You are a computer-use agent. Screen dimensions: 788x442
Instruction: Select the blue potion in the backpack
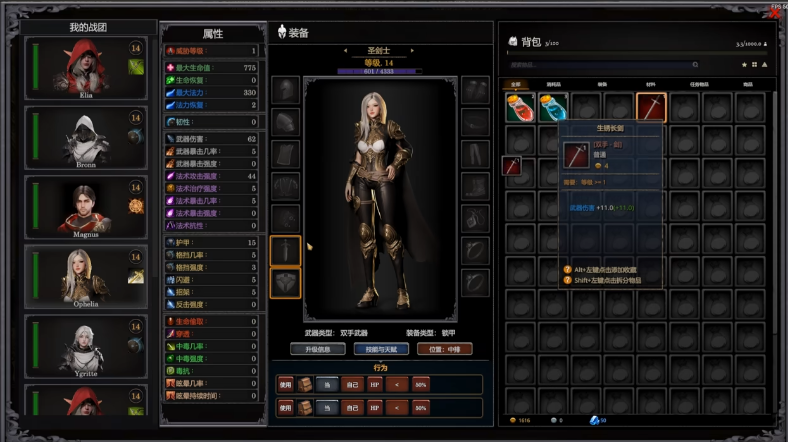(552, 107)
